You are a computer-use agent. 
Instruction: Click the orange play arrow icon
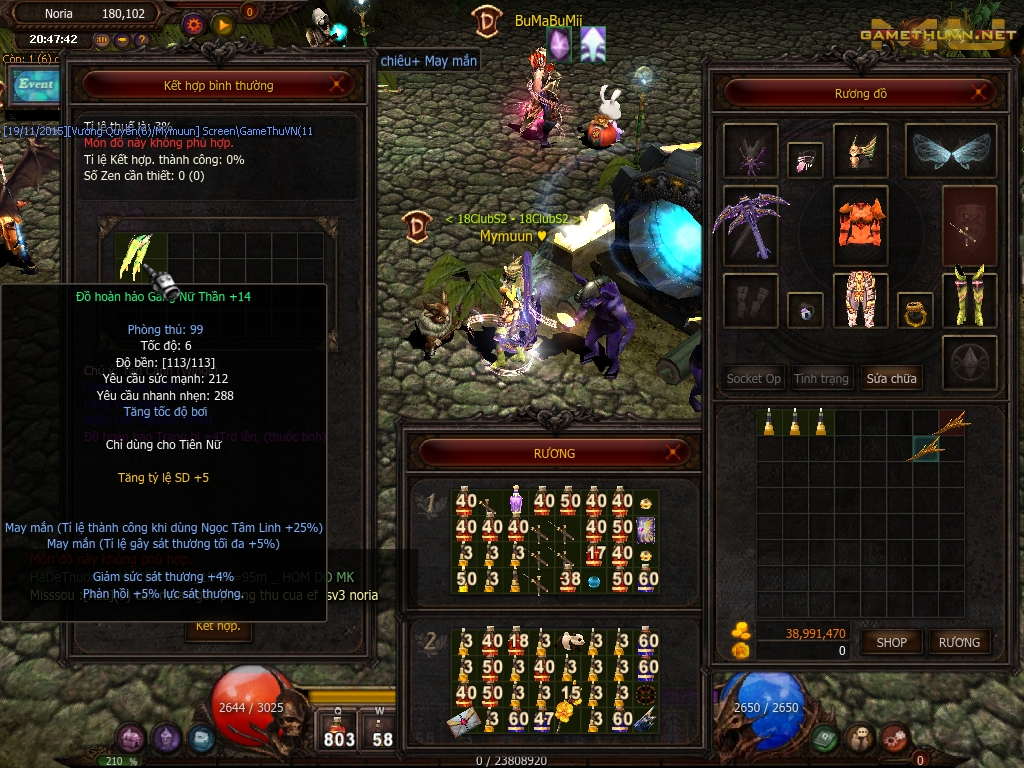tap(222, 24)
